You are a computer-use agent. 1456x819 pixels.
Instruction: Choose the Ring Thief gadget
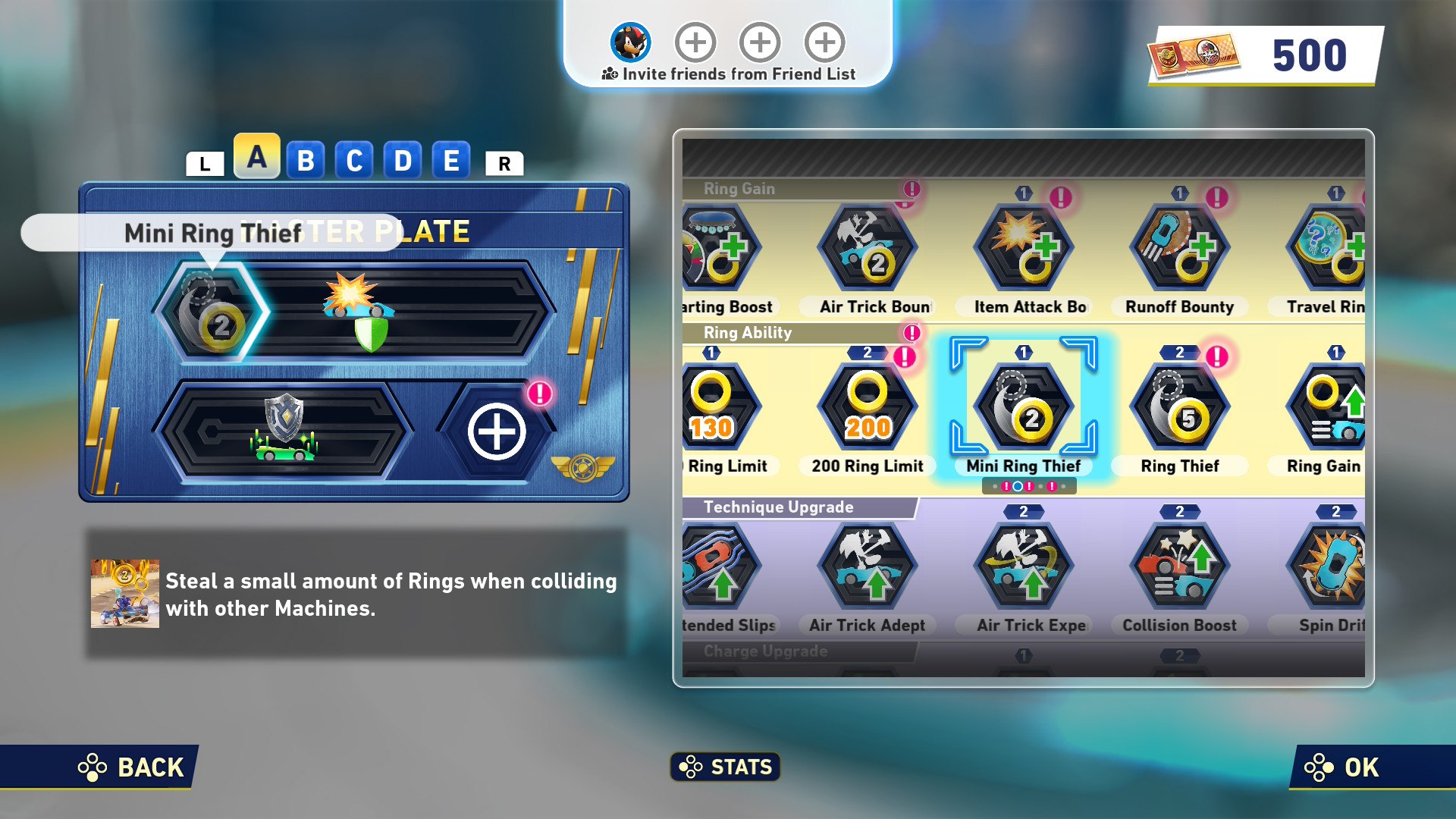(x=1180, y=408)
